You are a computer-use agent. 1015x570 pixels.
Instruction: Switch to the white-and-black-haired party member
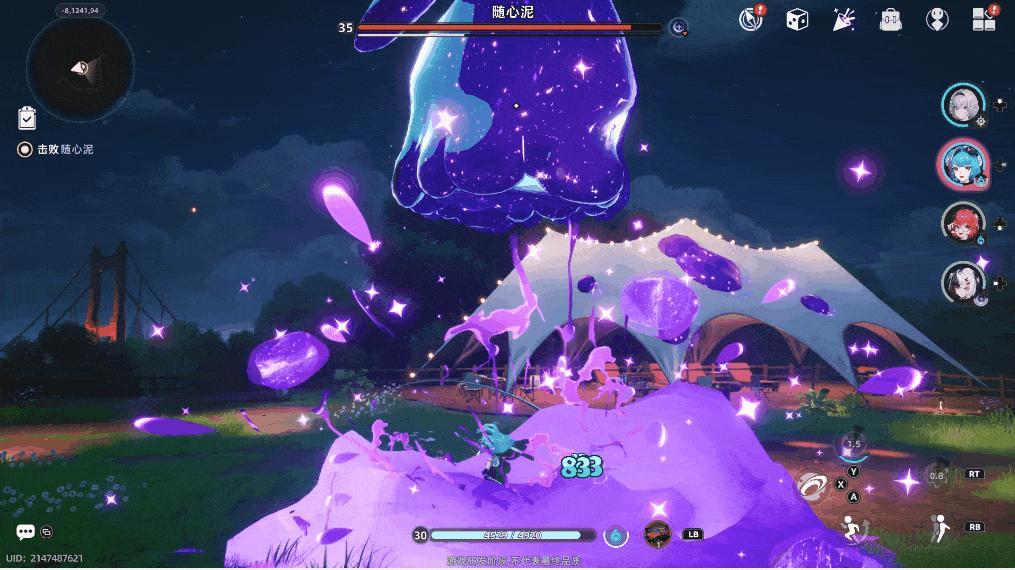coord(963,282)
